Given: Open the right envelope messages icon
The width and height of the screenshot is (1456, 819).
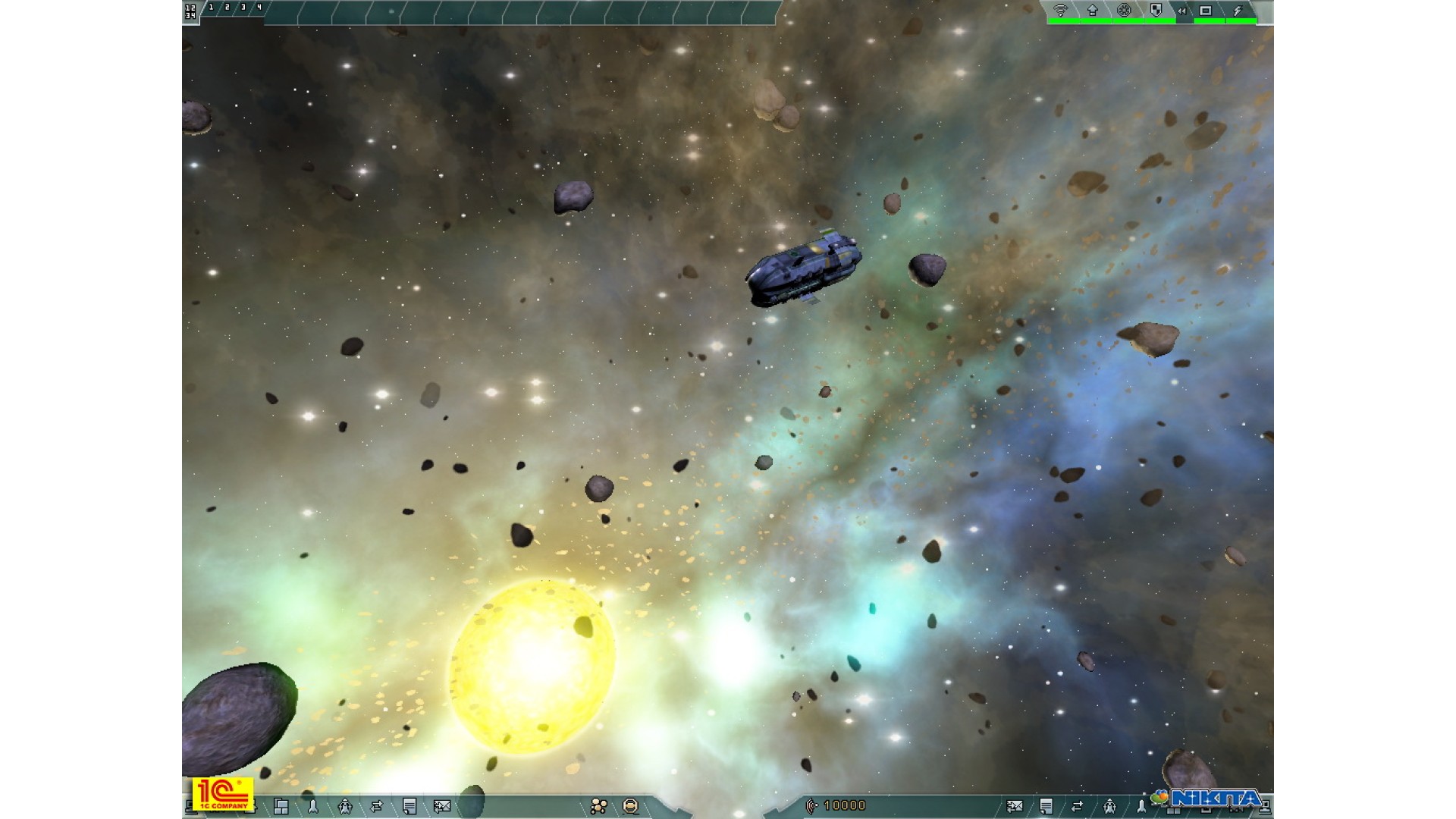Looking at the screenshot, I should (1015, 806).
